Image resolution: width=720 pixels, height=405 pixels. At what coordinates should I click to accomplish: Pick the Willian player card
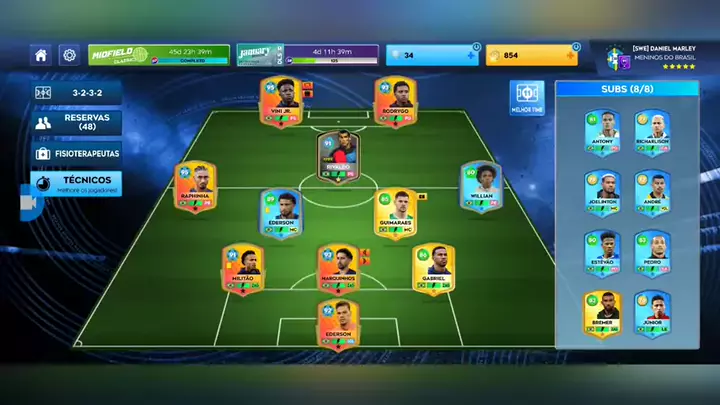[x=481, y=188]
